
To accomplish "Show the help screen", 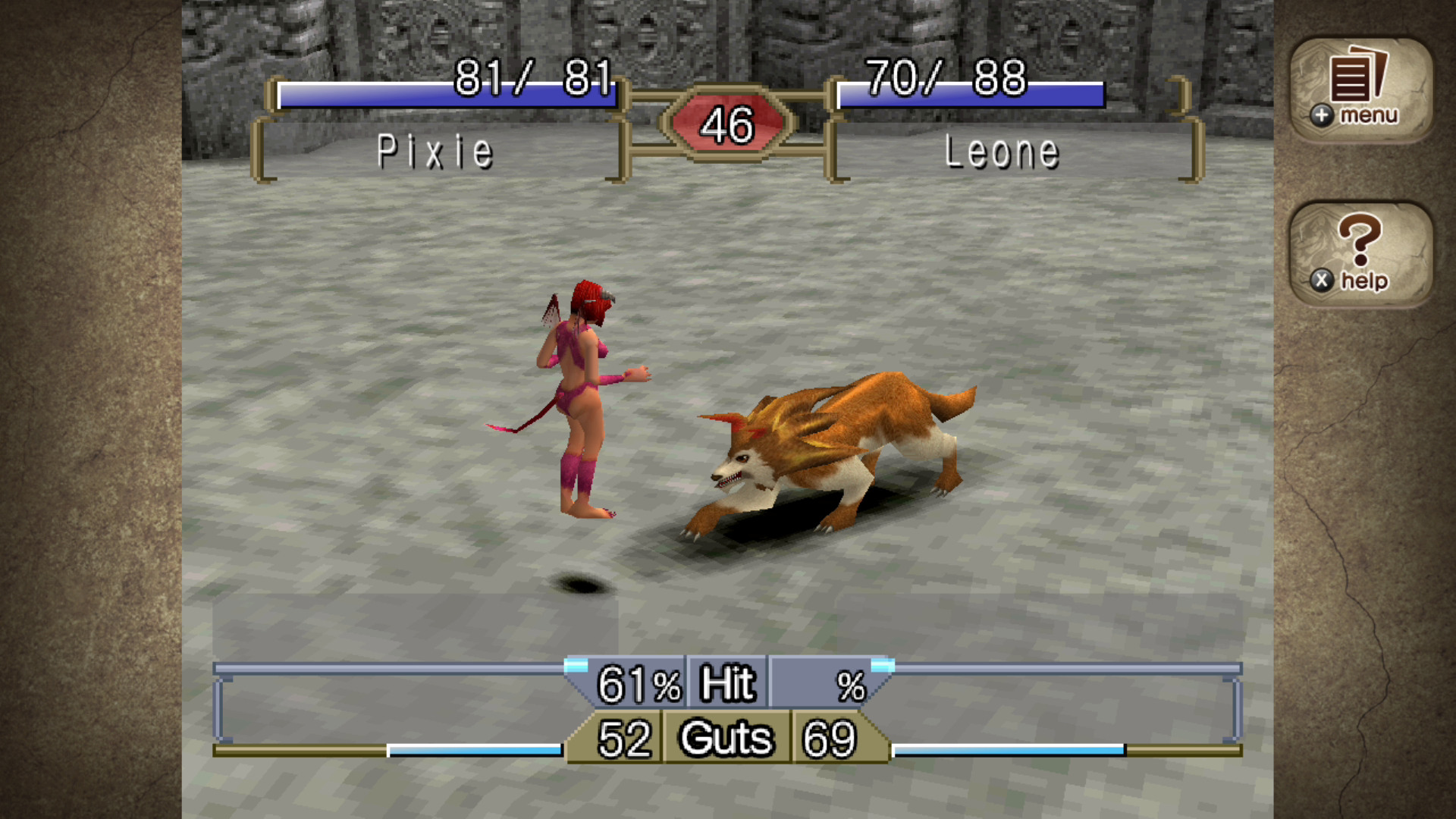I will (1360, 254).
